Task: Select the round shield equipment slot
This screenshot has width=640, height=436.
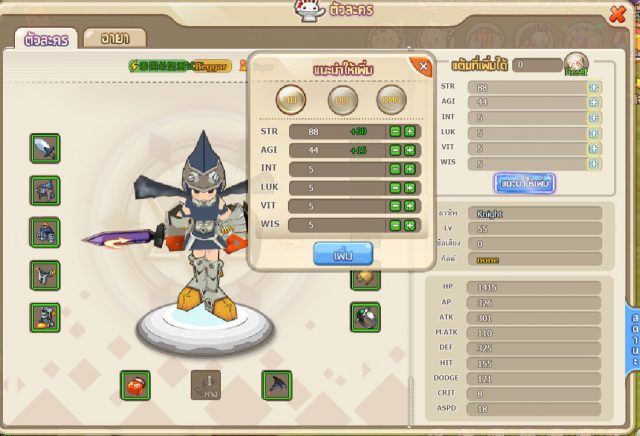Action: pos(364,317)
